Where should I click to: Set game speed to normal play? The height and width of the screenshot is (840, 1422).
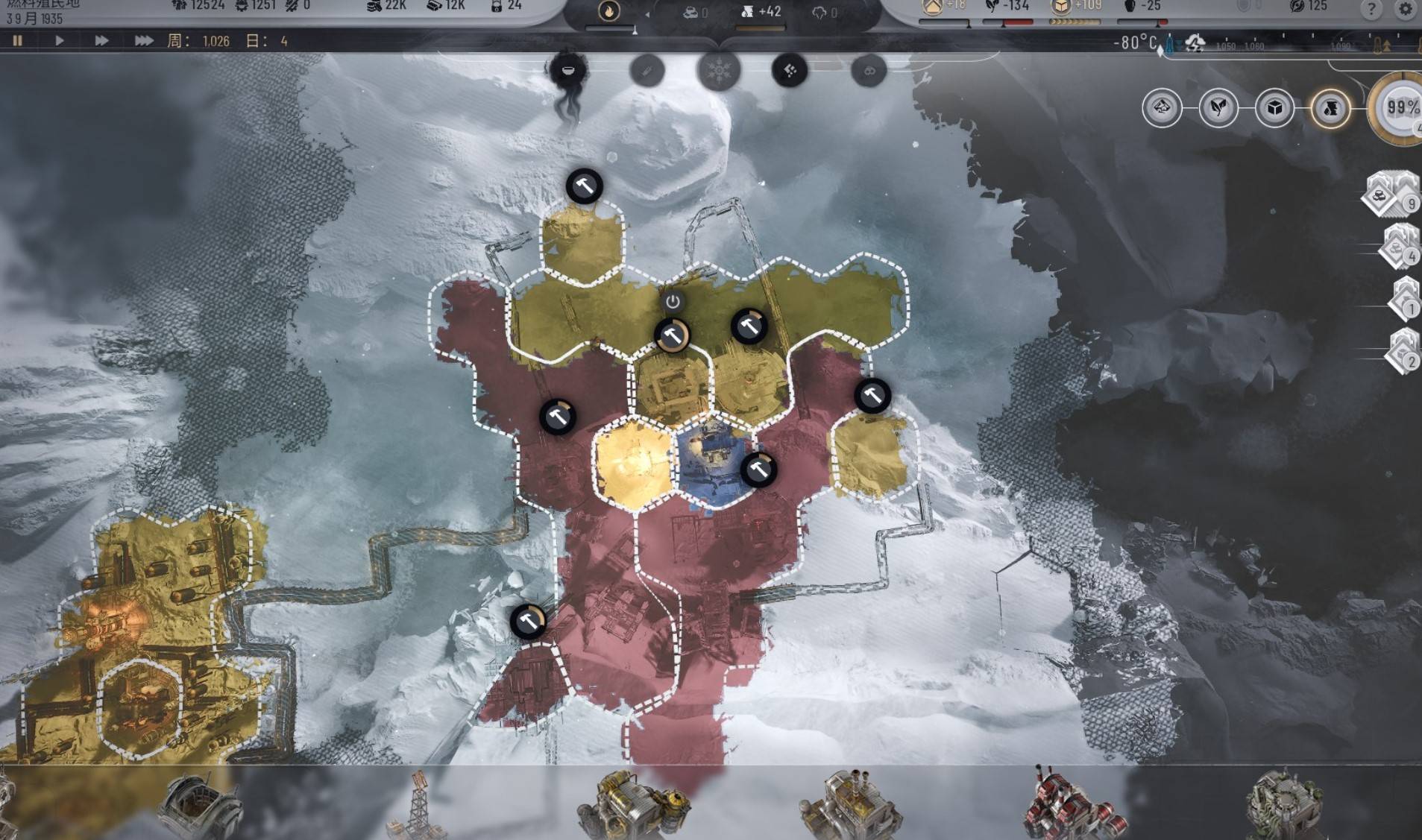59,40
